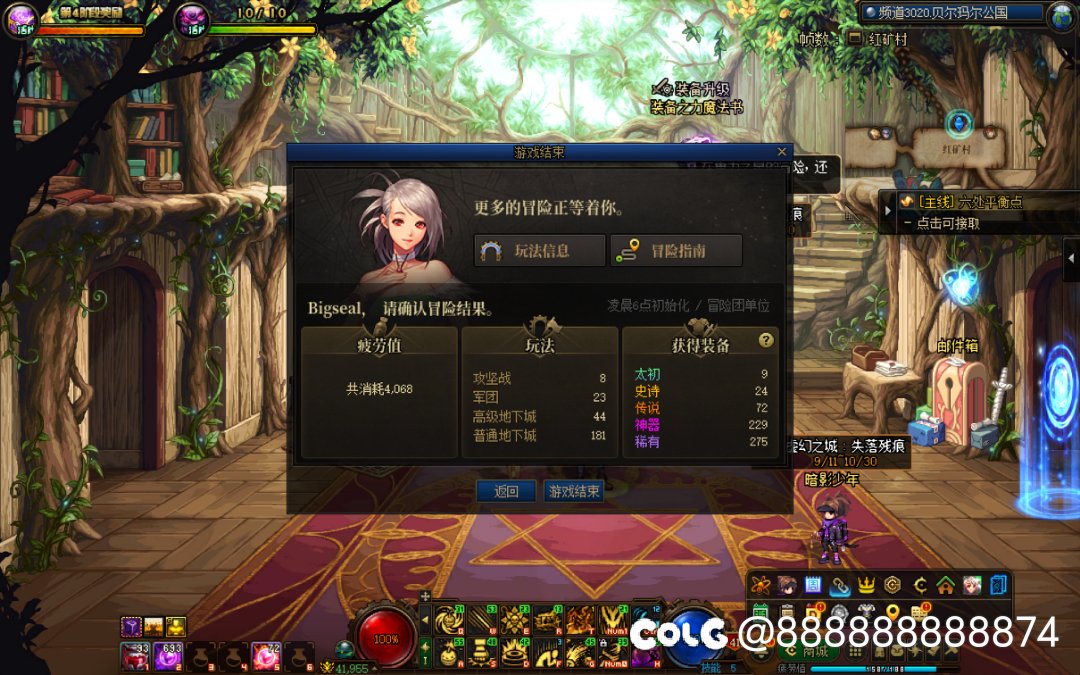This screenshot has width=1080, height=675.
Task: Open the green house icon menu
Action: (x=945, y=585)
